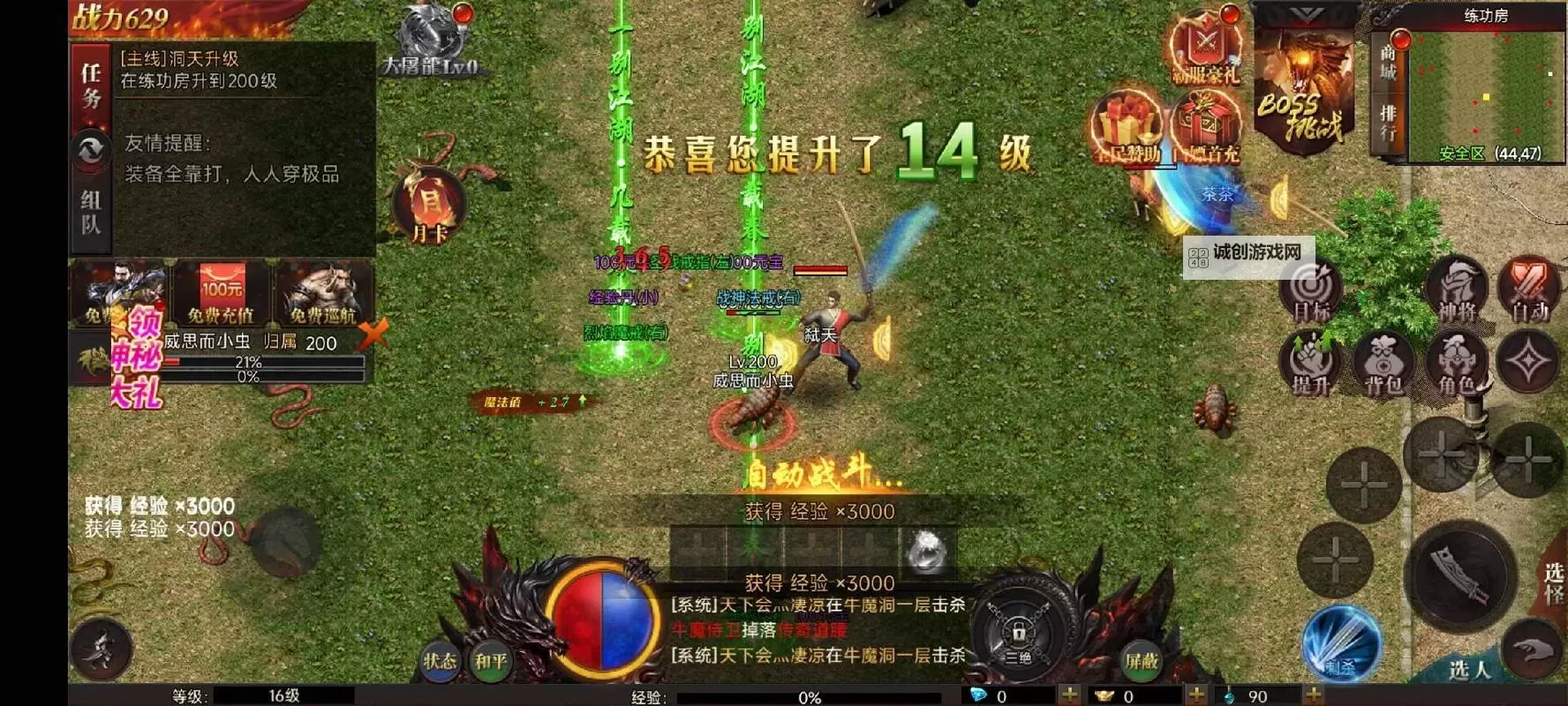
Task: Open the 背包 (backpack) panel
Action: (1382, 362)
